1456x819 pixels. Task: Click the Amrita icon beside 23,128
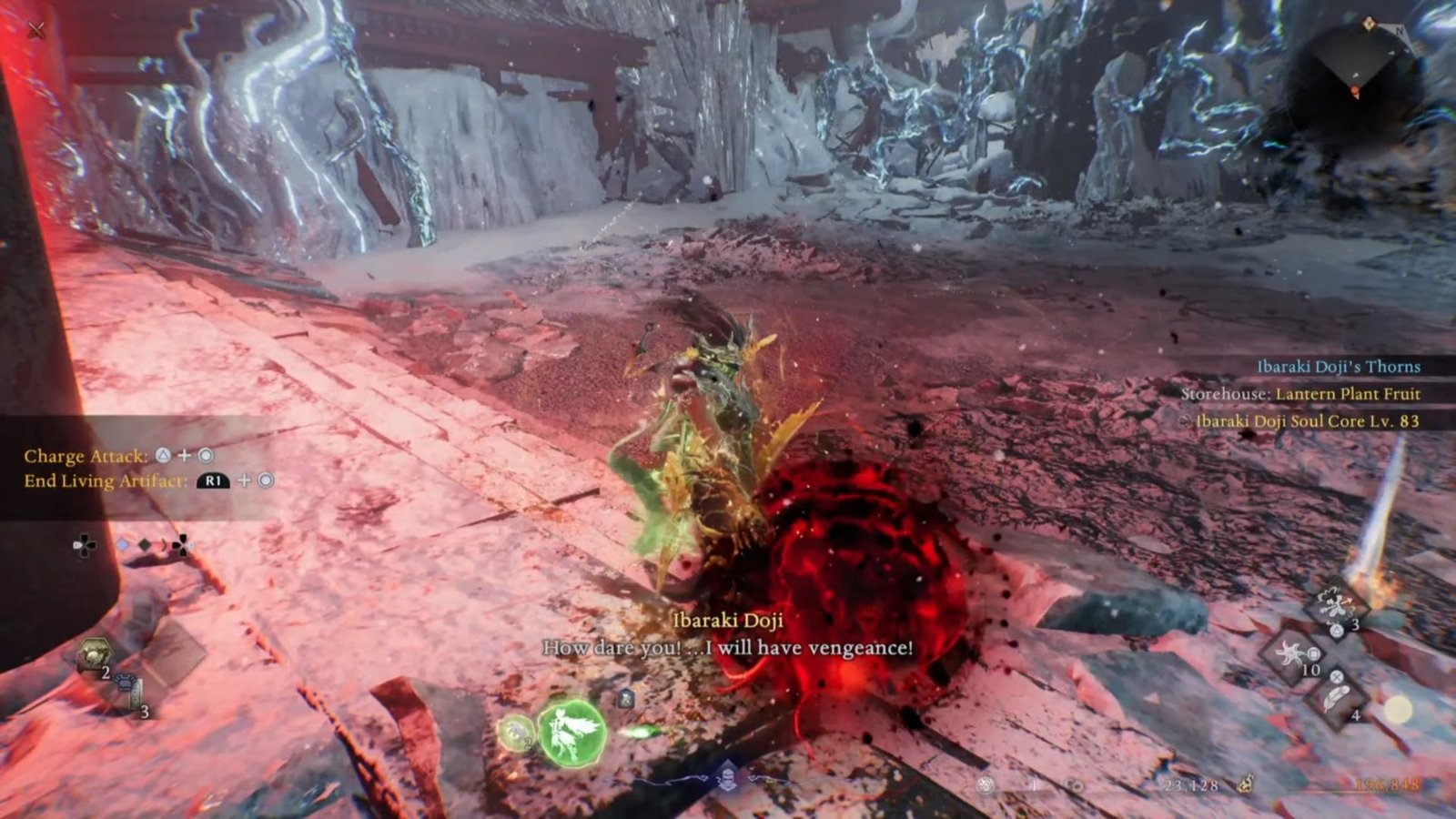click(x=1074, y=785)
